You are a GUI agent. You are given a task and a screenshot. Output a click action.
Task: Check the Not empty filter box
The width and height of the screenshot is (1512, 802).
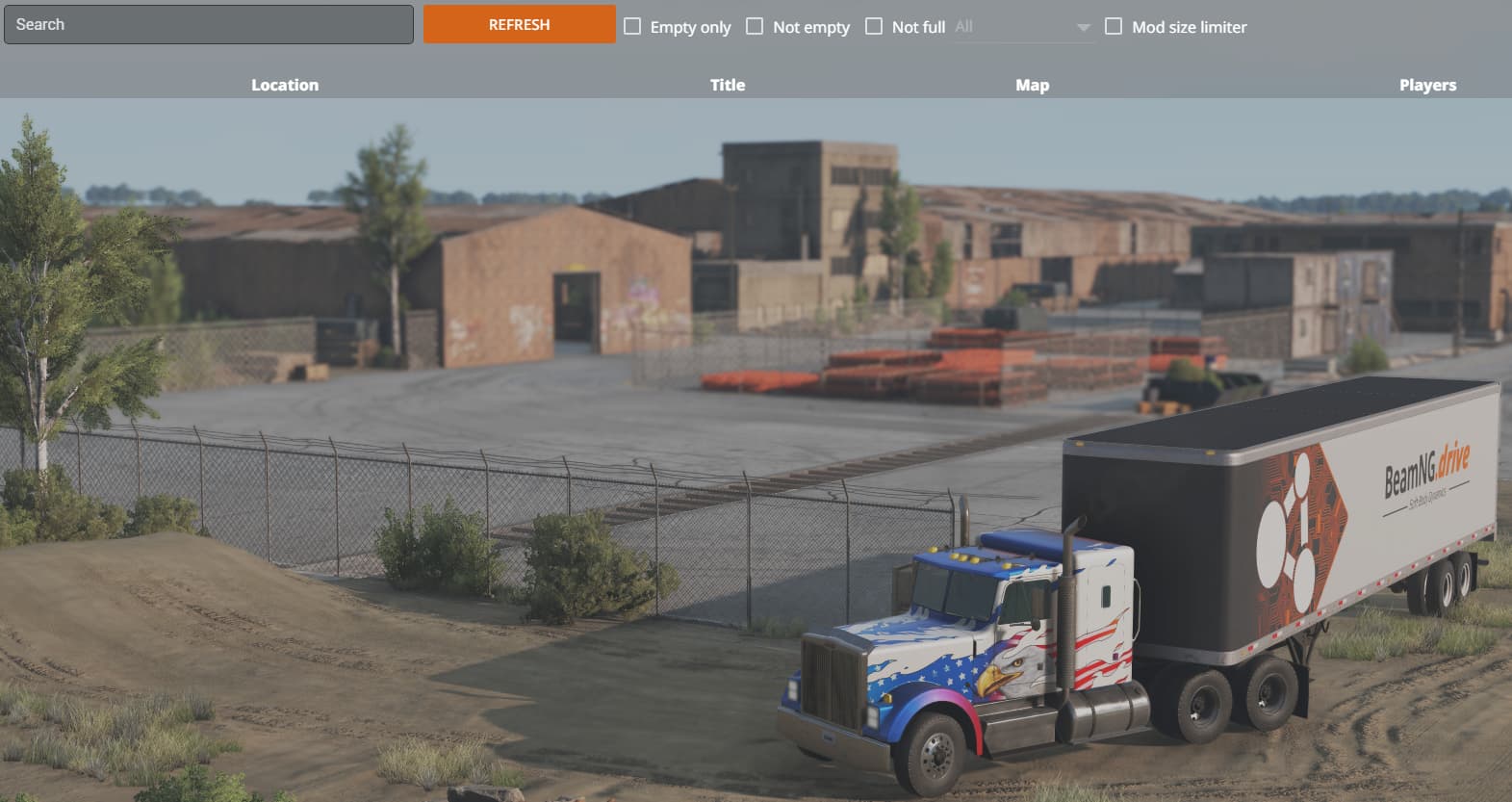click(x=754, y=26)
